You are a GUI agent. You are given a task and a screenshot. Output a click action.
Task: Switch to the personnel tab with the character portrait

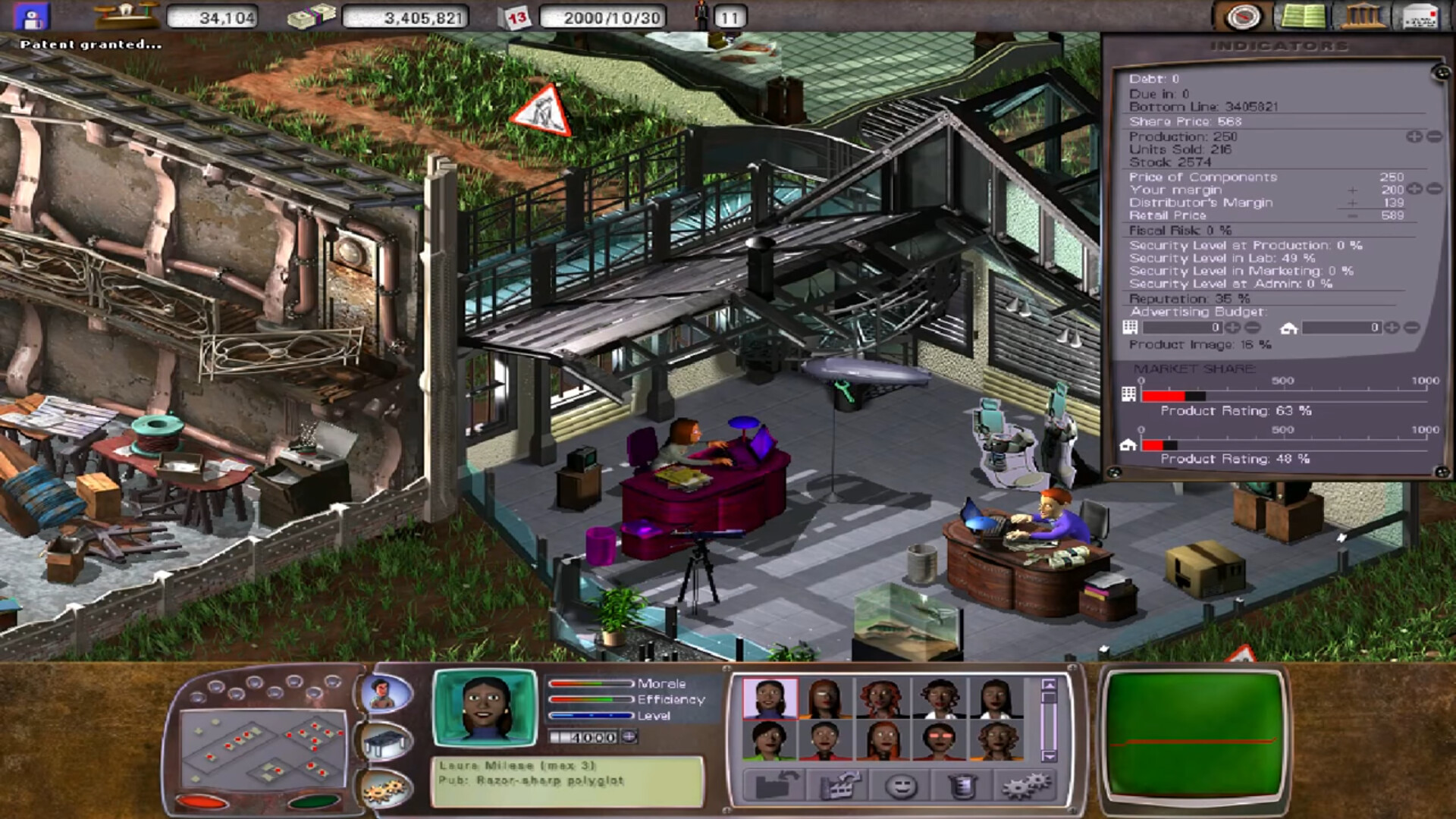point(385,694)
